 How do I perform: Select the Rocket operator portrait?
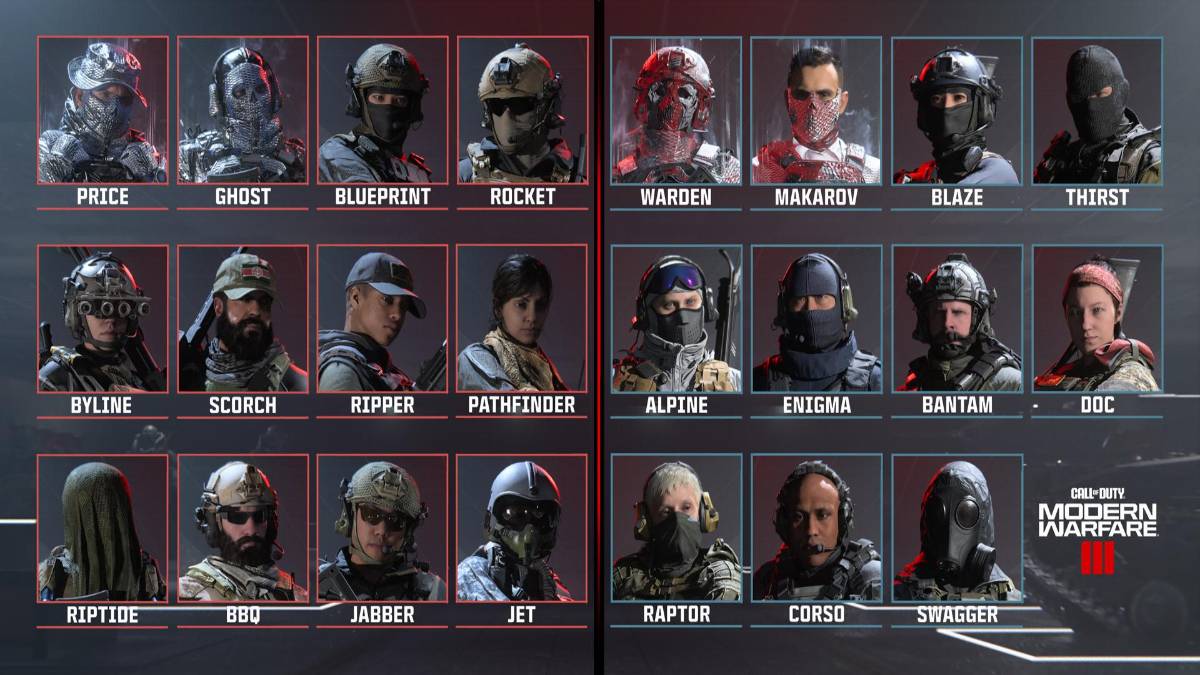tap(522, 110)
